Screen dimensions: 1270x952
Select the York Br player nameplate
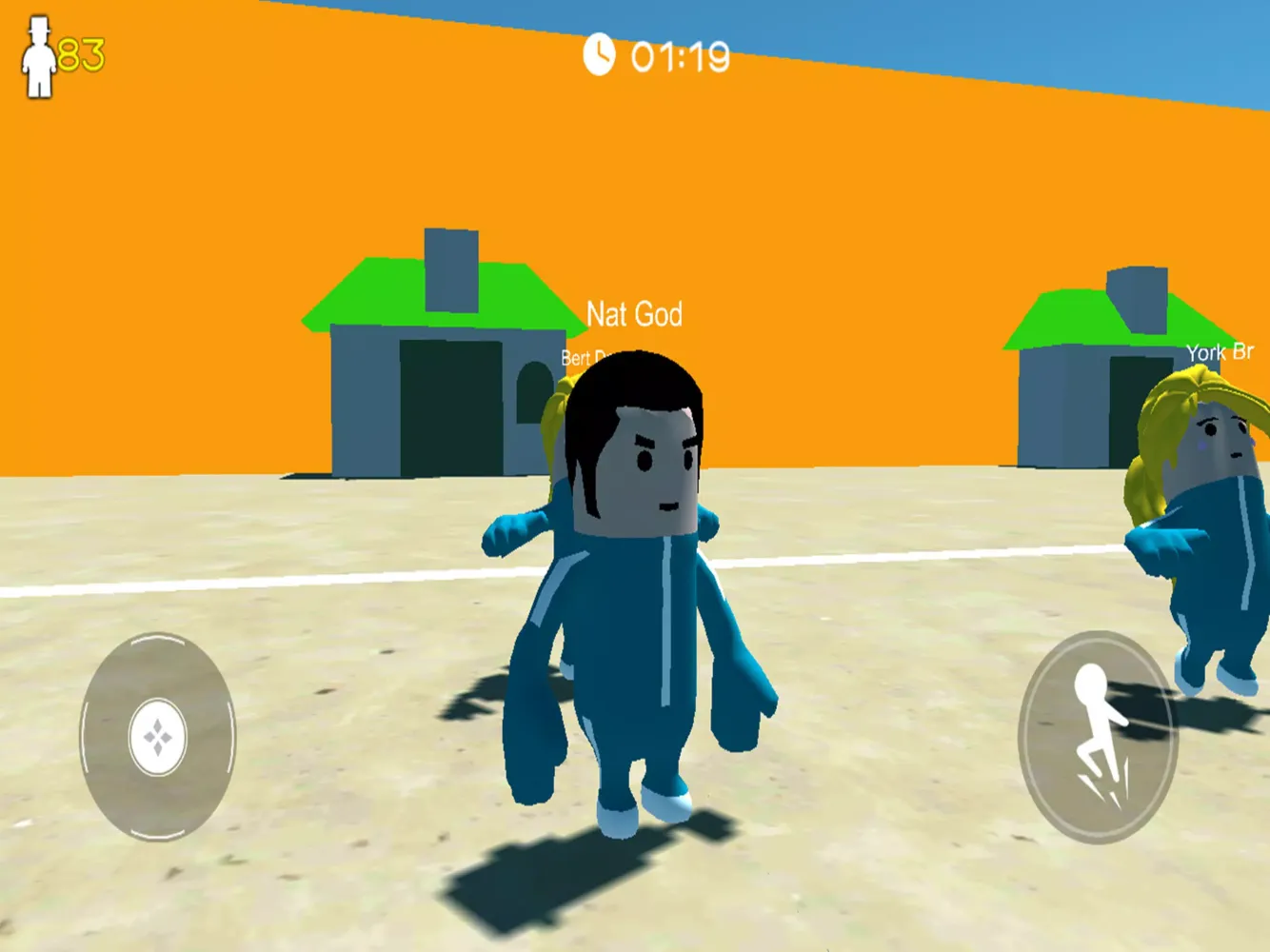(x=1221, y=351)
